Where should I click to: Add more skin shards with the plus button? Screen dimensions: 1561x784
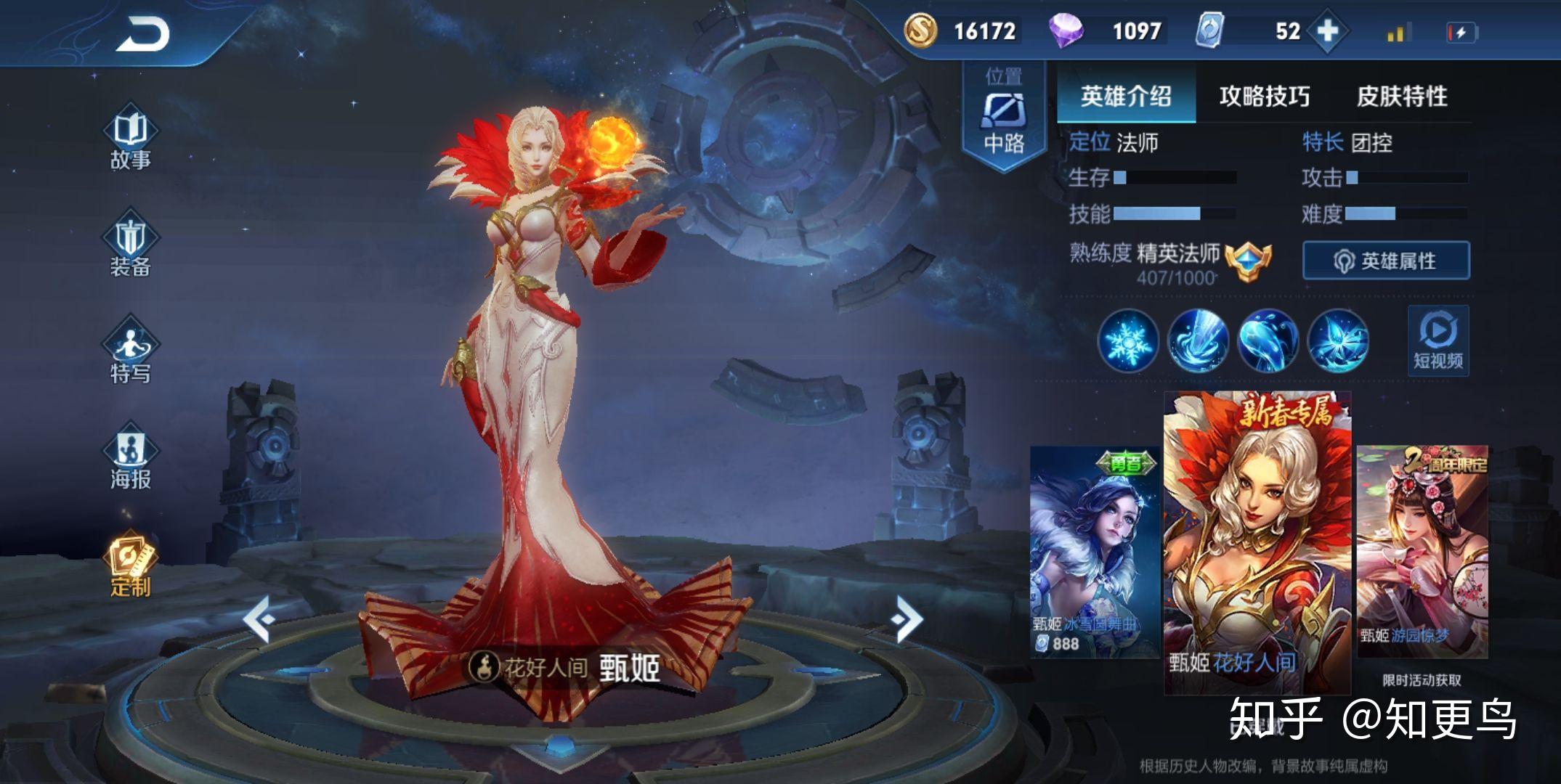1327,31
